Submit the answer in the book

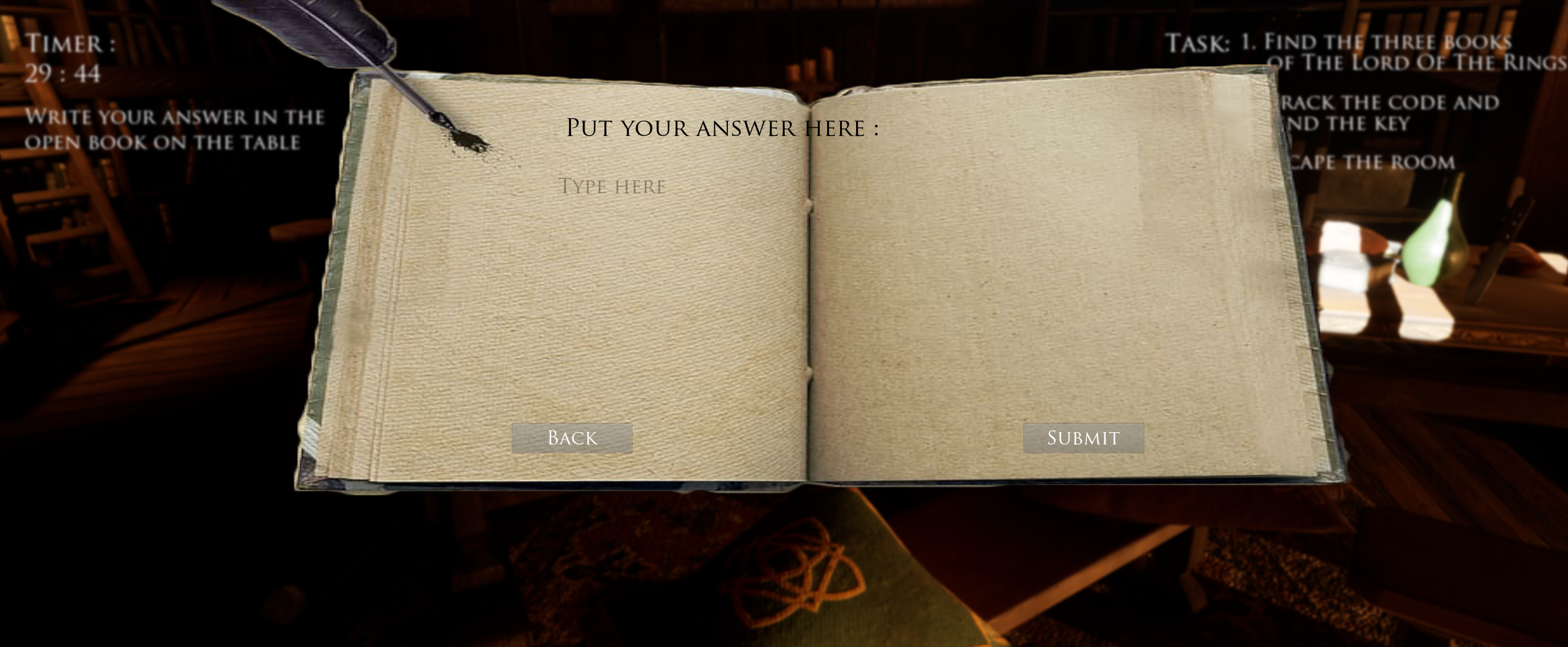pos(1083,438)
